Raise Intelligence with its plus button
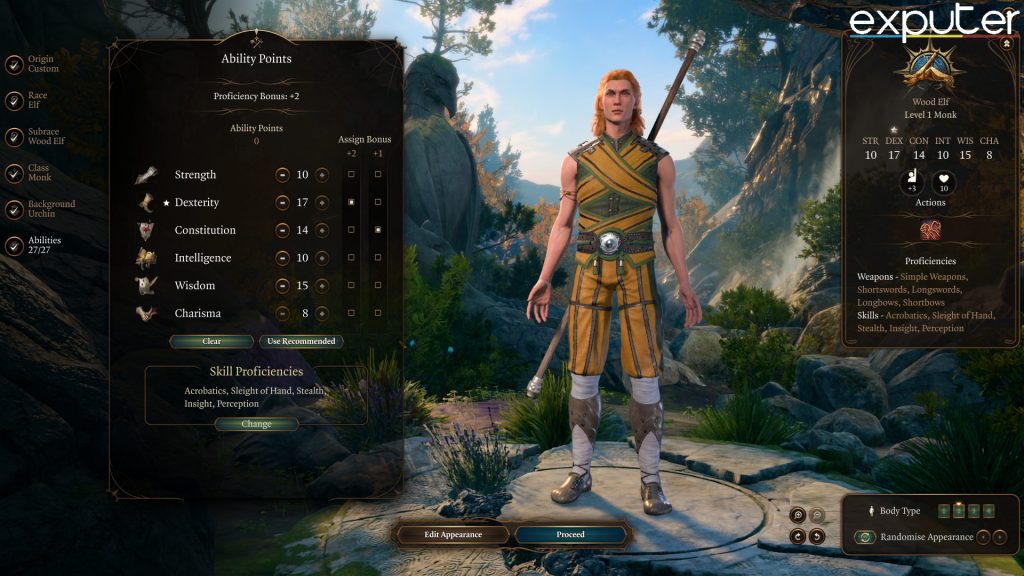The height and width of the screenshot is (576, 1024). coord(322,258)
